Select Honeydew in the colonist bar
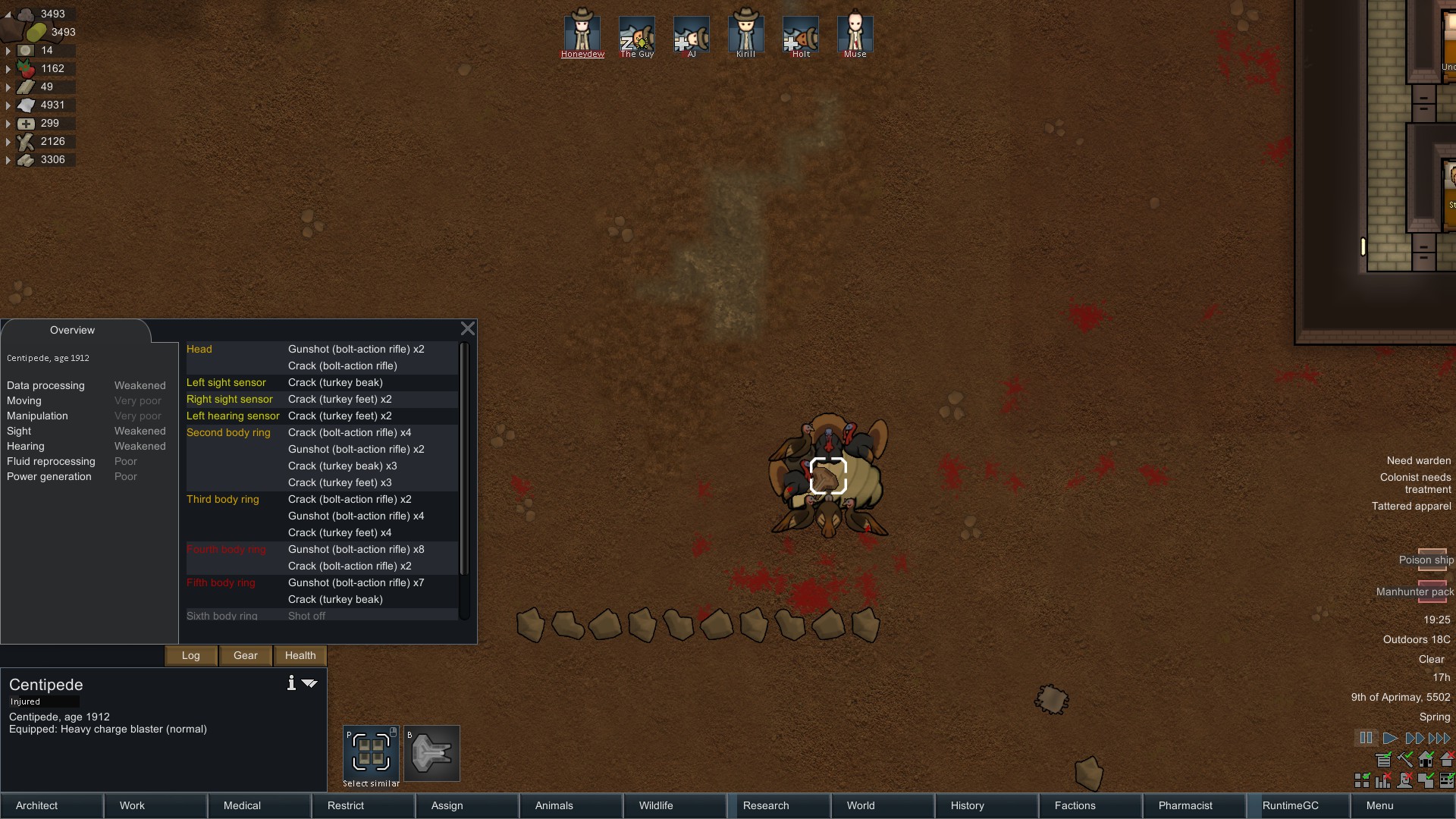The height and width of the screenshot is (819, 1456). (582, 34)
